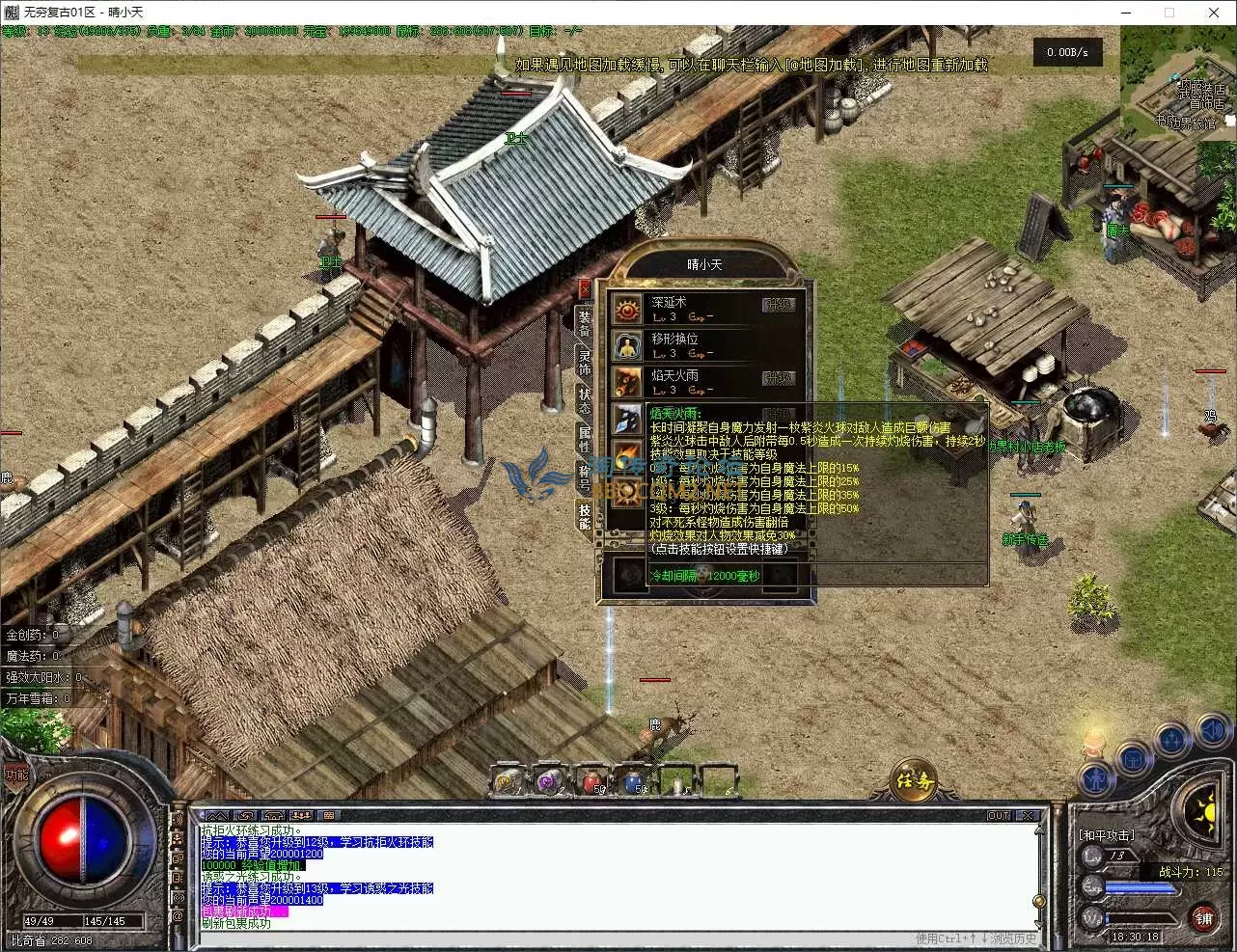Open the 任务 quest button
The image size is (1237, 952).
(x=912, y=781)
